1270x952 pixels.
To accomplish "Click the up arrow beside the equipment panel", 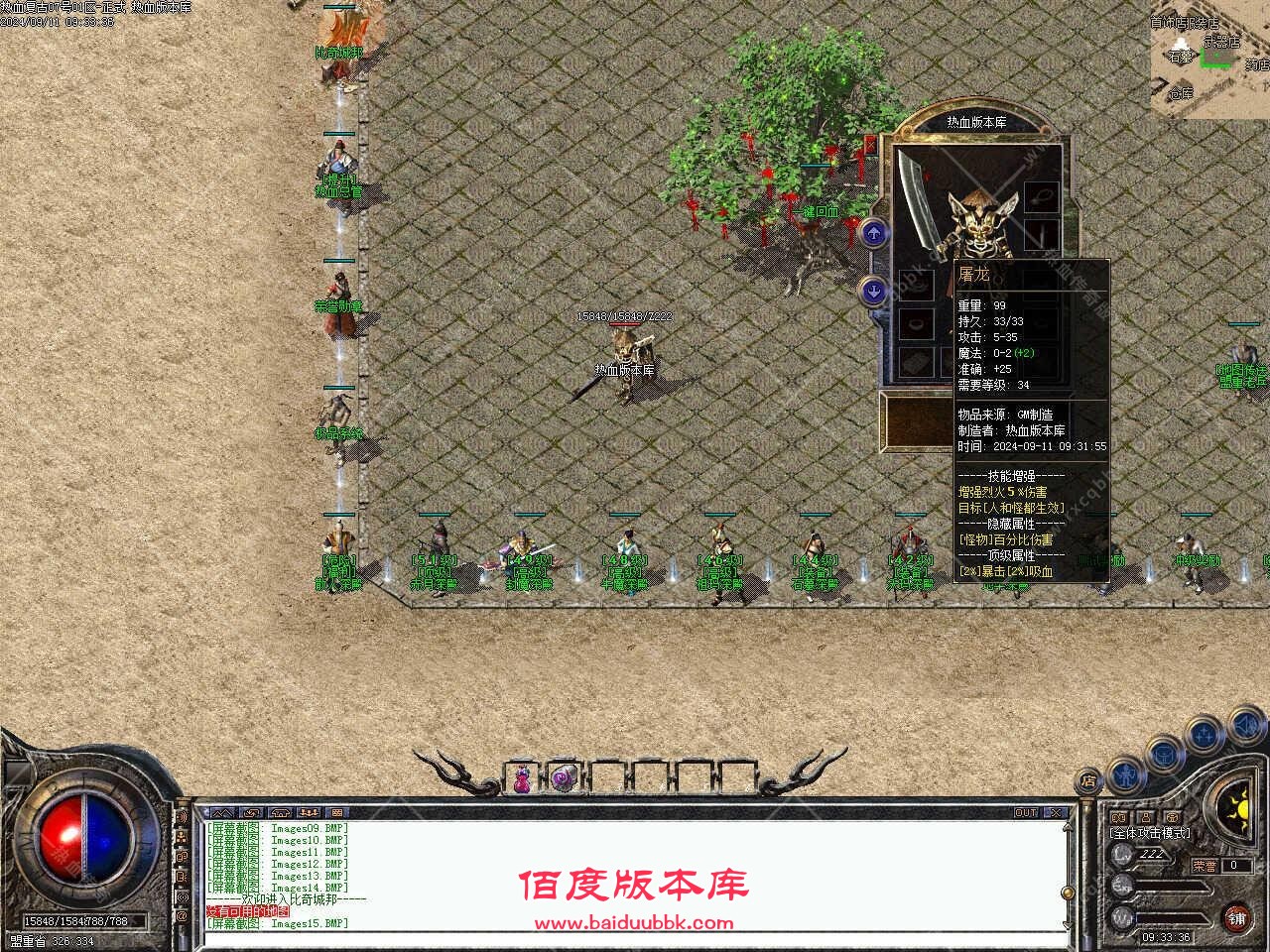I will click(x=873, y=234).
